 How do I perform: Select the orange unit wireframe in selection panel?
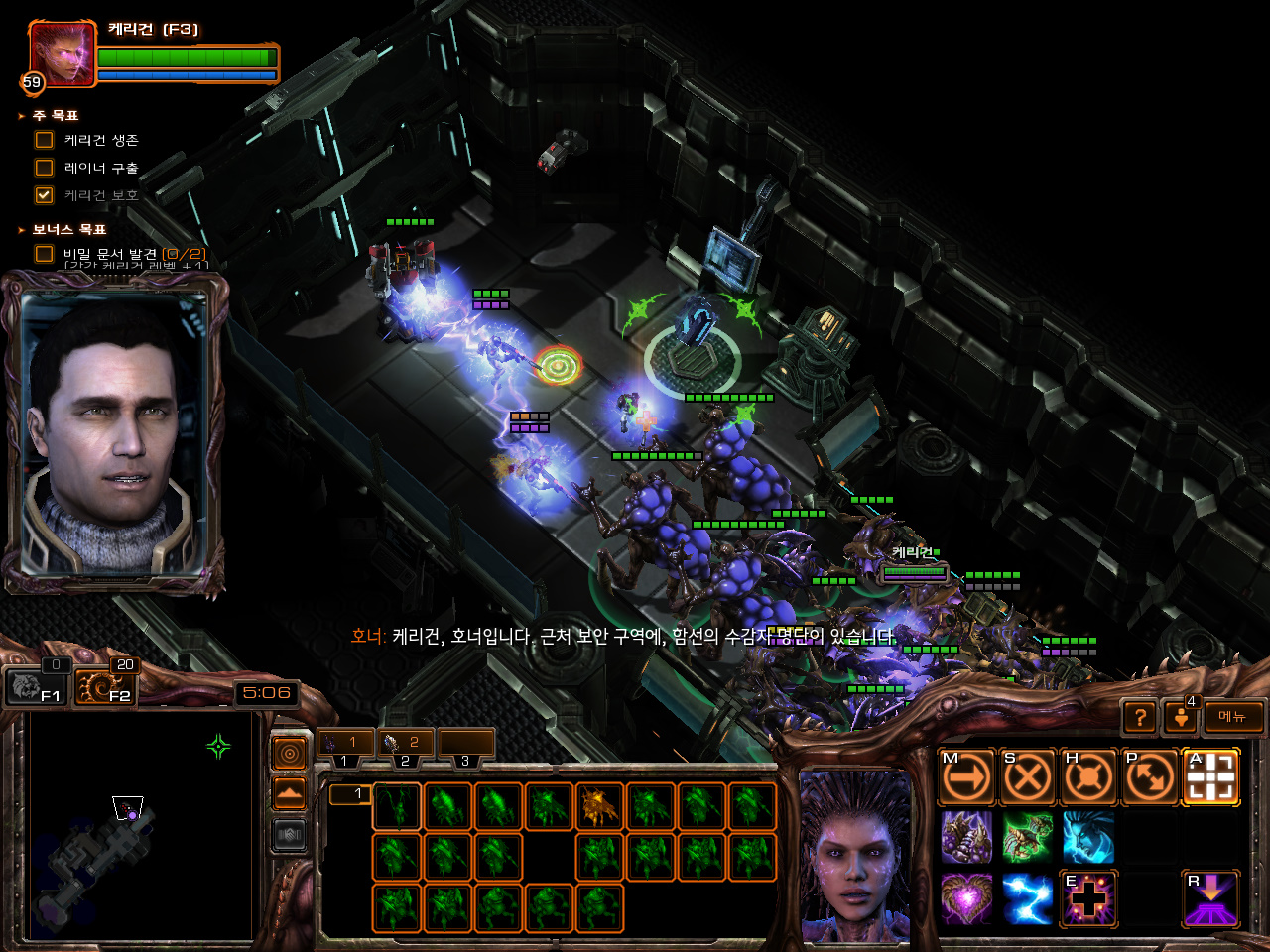pos(599,805)
